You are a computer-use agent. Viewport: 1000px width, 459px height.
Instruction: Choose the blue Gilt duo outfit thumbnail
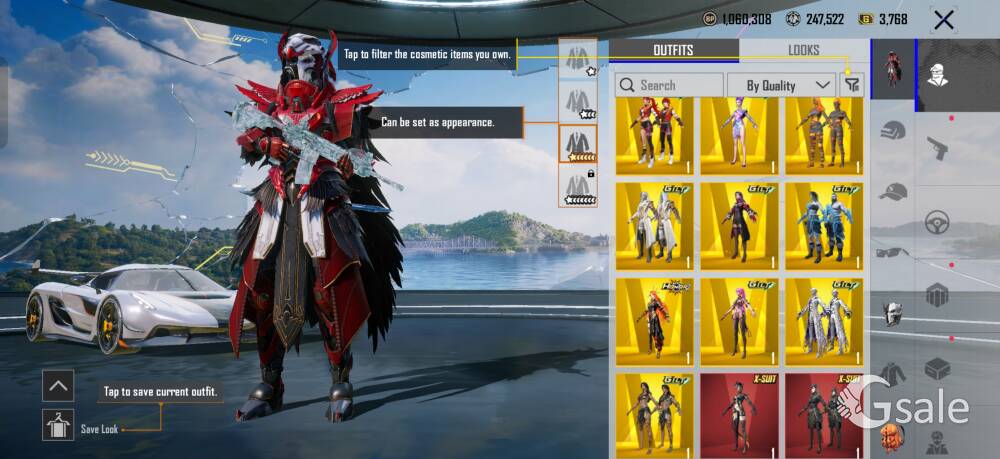825,226
